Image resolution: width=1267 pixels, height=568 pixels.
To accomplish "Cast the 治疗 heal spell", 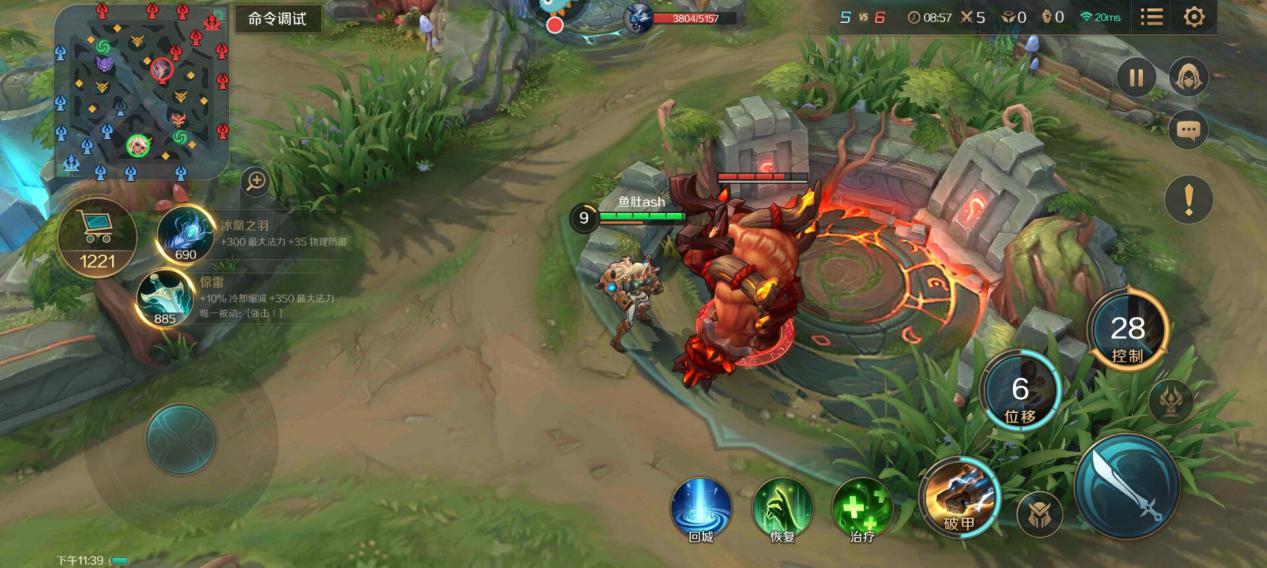I will point(862,507).
